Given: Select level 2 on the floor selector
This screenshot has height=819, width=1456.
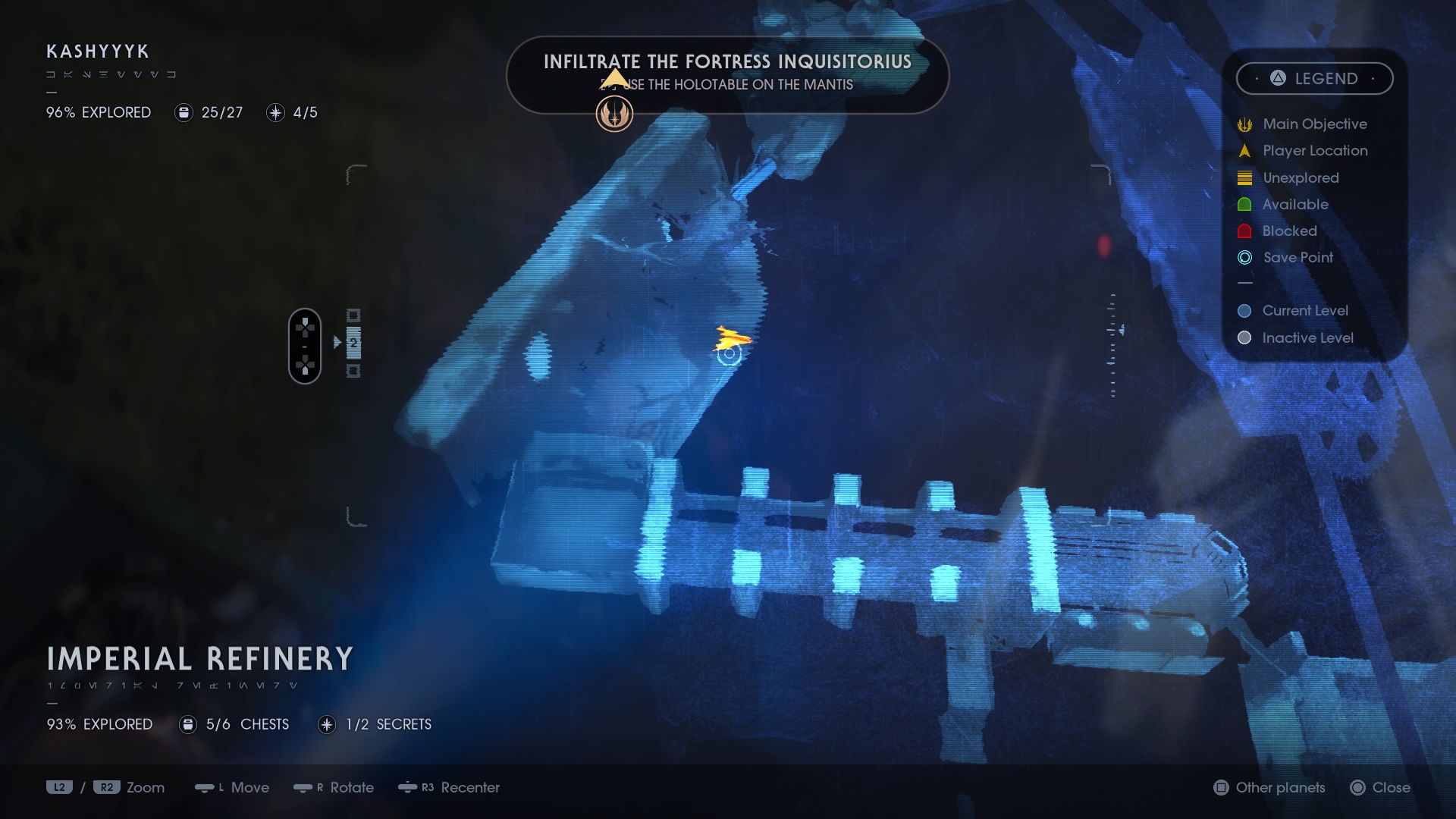Looking at the screenshot, I should tap(353, 343).
